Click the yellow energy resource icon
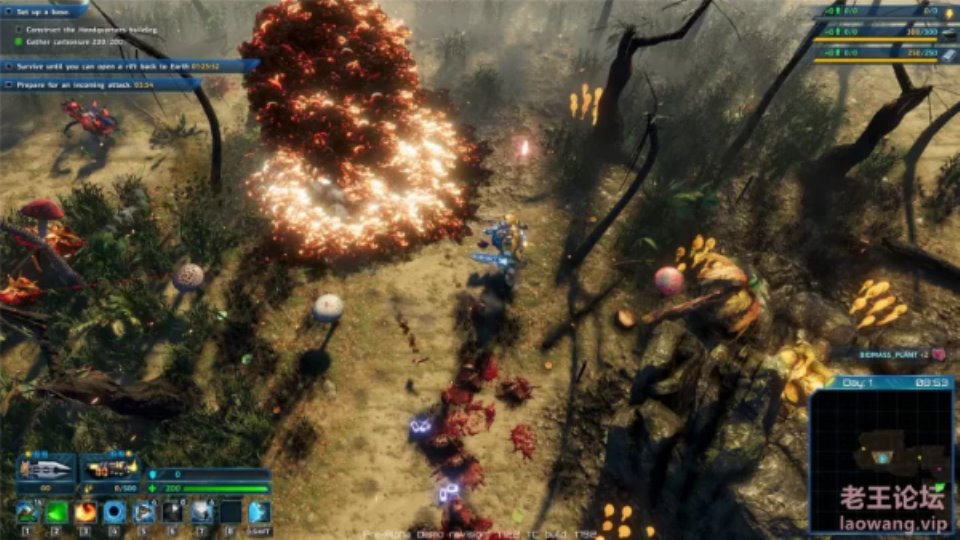960x540 pixels. click(x=947, y=12)
